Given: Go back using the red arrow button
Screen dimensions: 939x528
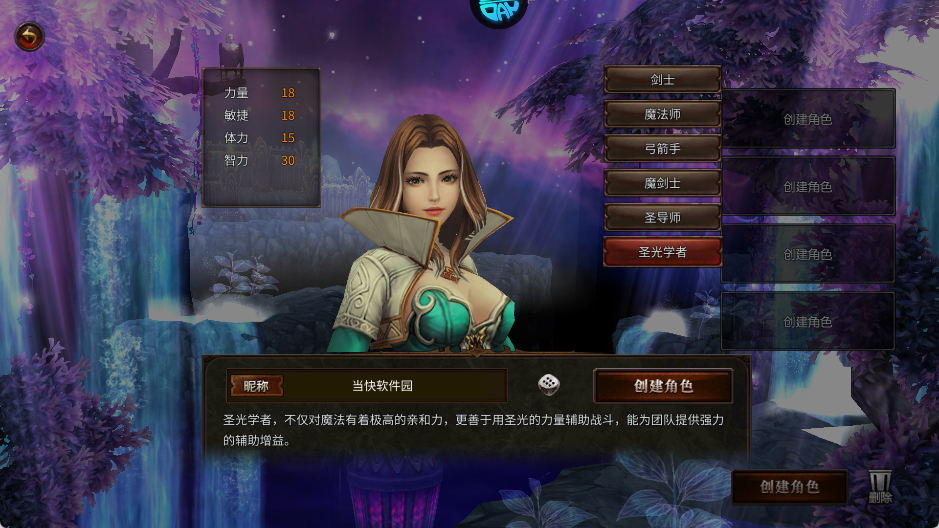Looking at the screenshot, I should pos(29,37).
